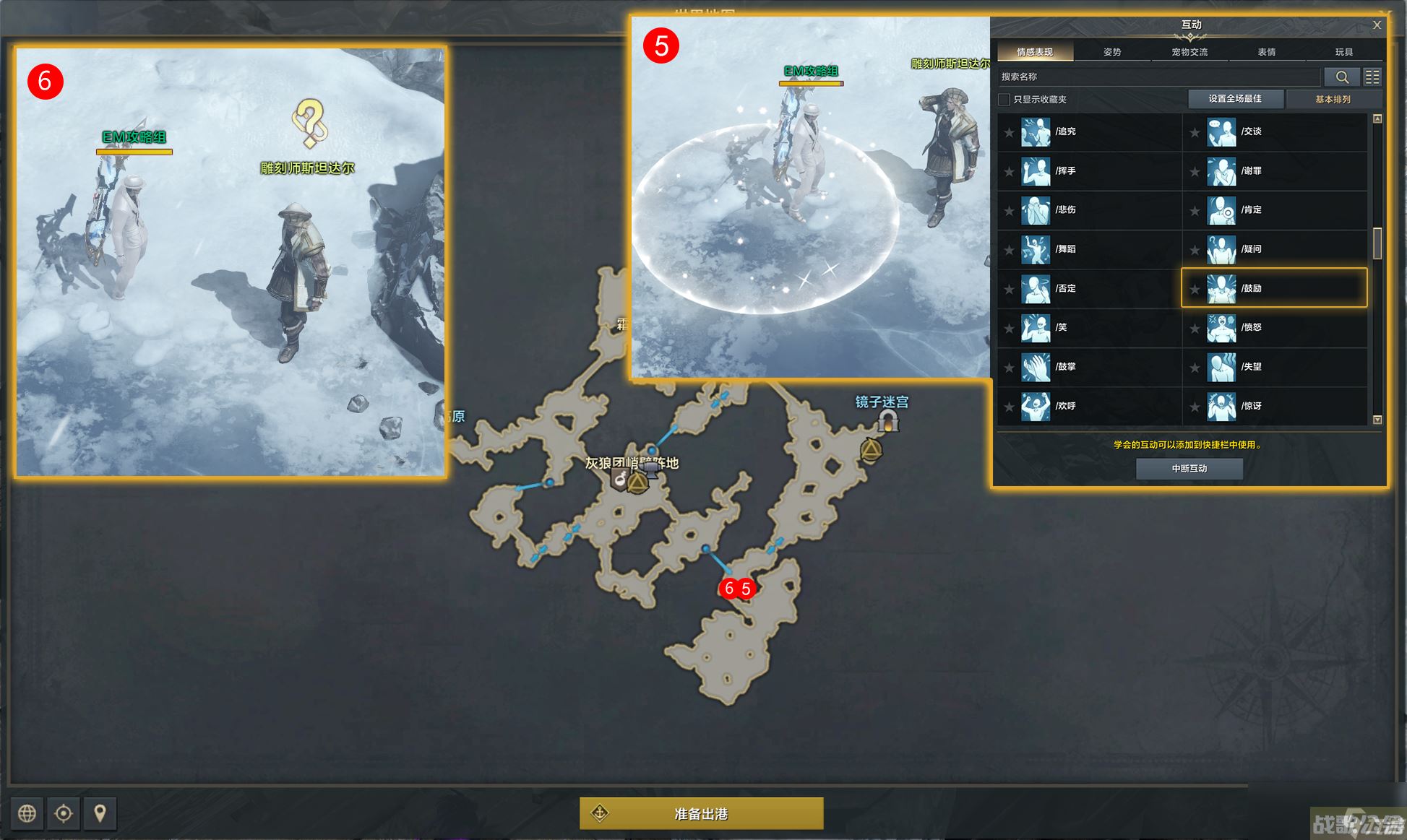Click the crosshair locate-position icon
Screen dimensions: 1407x840
64,813
